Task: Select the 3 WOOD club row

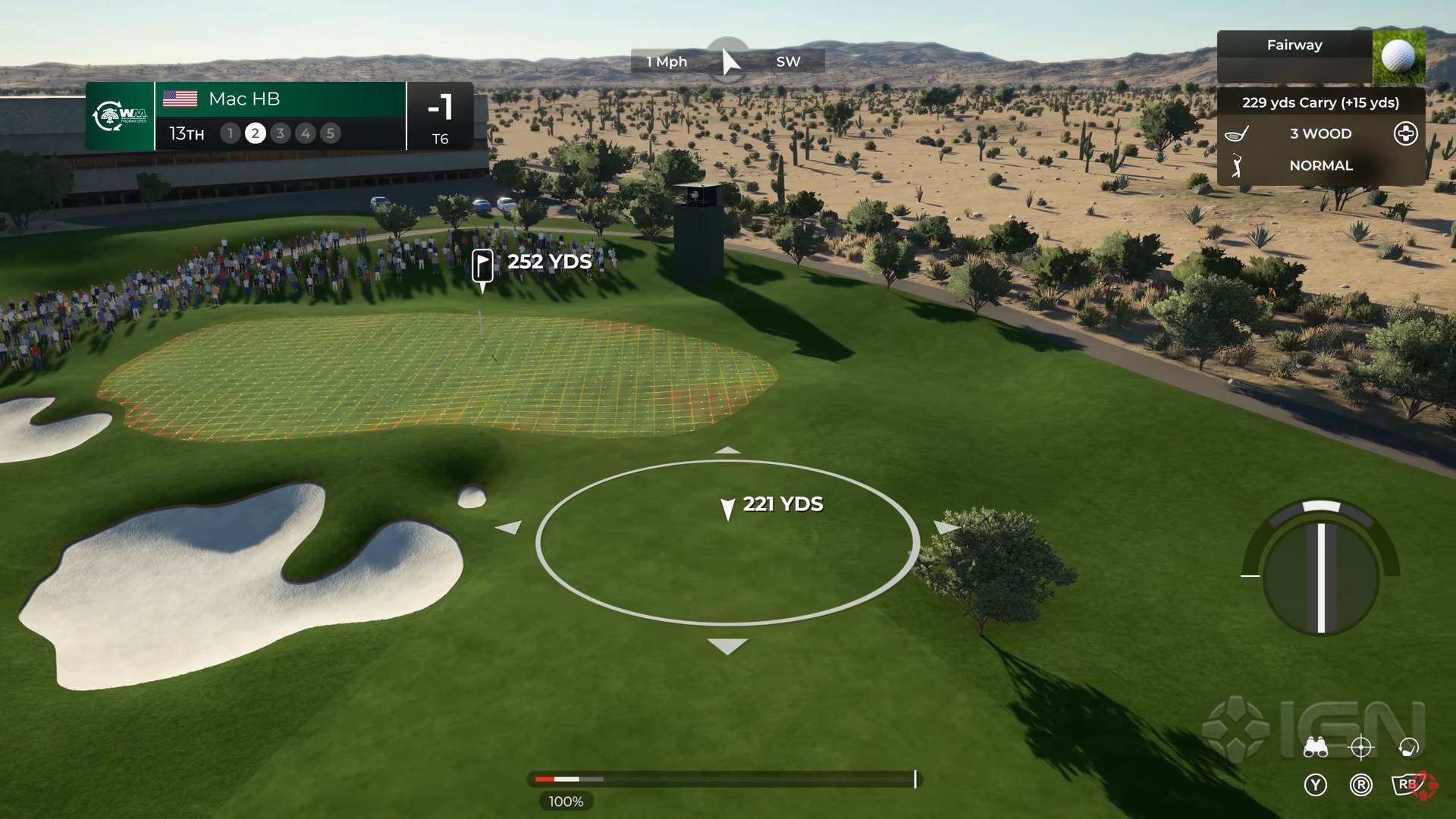Action: pos(1320,133)
